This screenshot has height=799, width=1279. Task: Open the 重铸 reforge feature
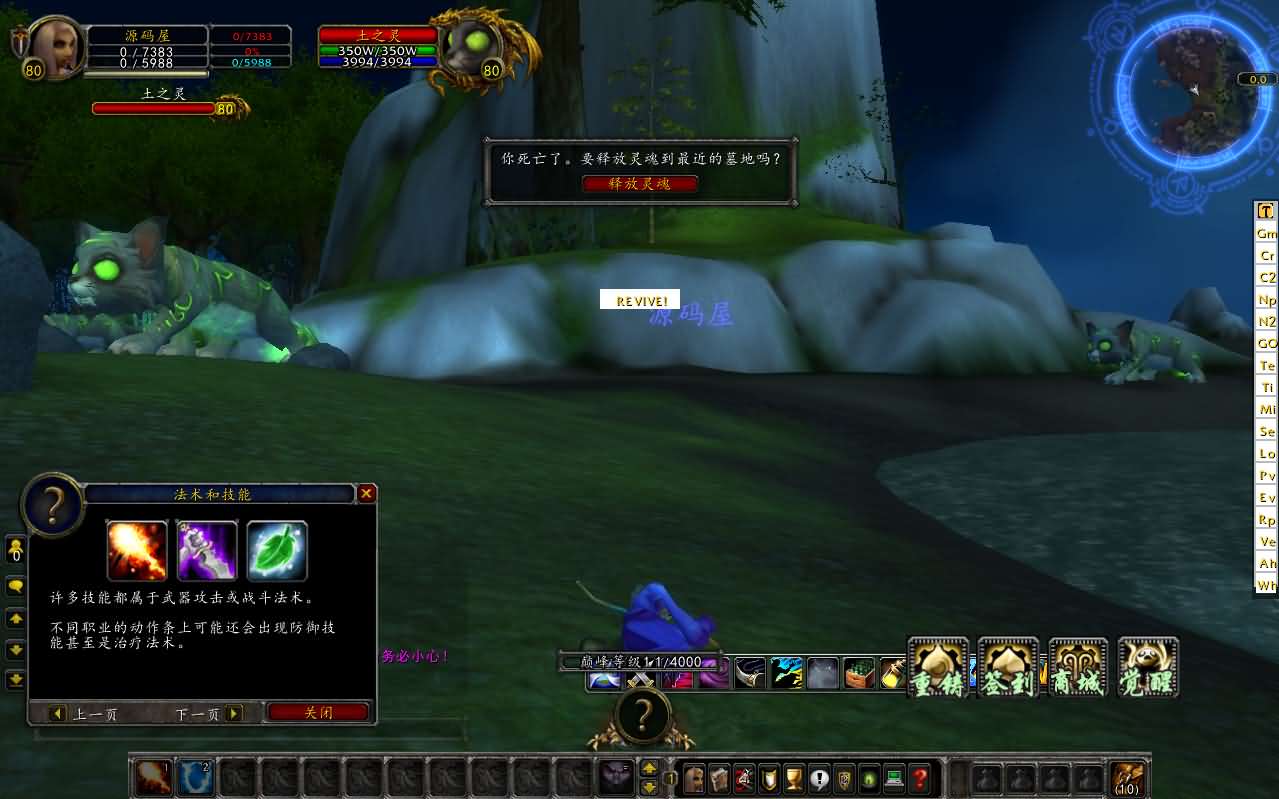[x=938, y=668]
